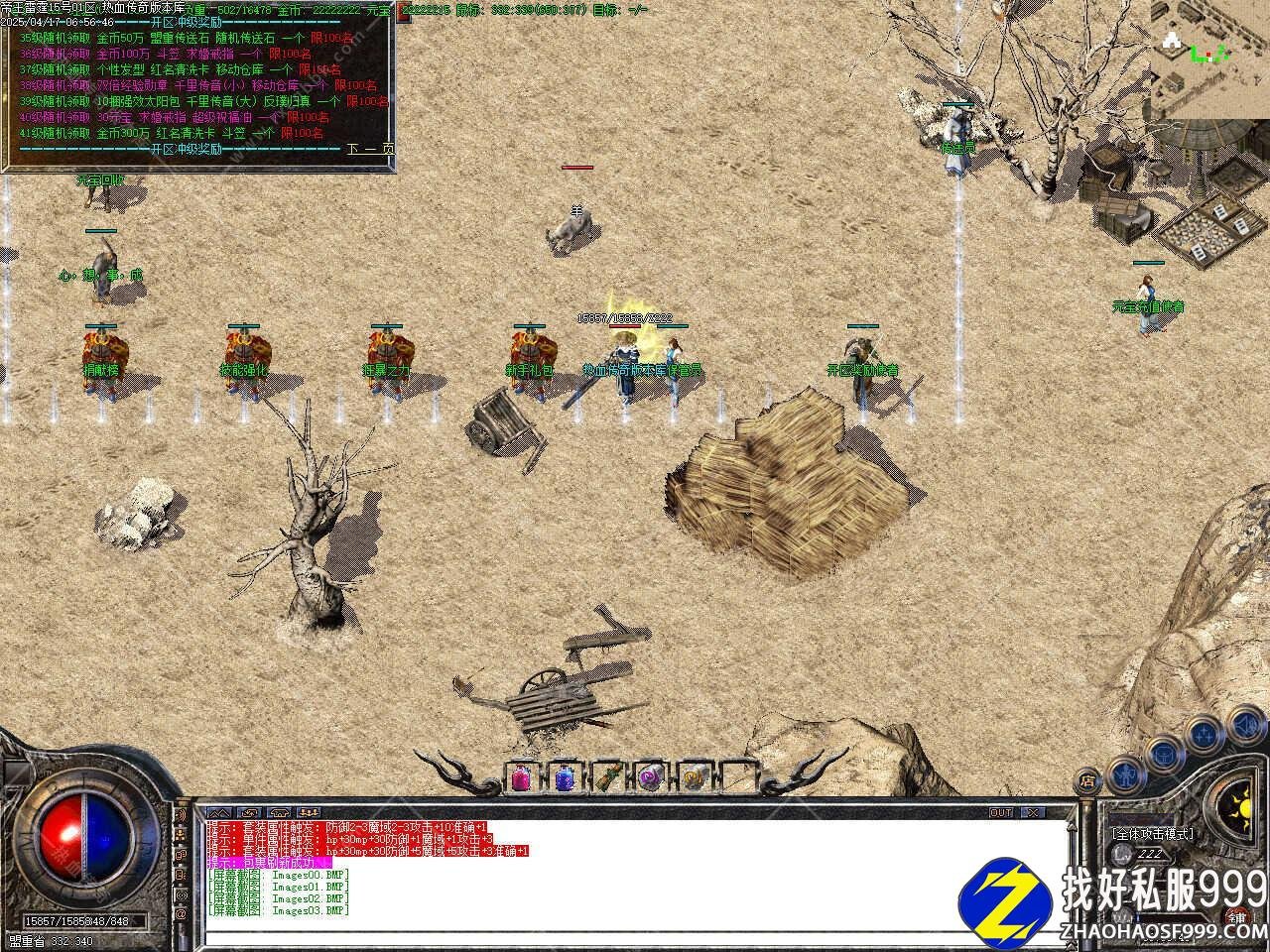Screen dimensions: 1270x952
Task: Use the blue potion in the quick belt
Action: coord(564,778)
